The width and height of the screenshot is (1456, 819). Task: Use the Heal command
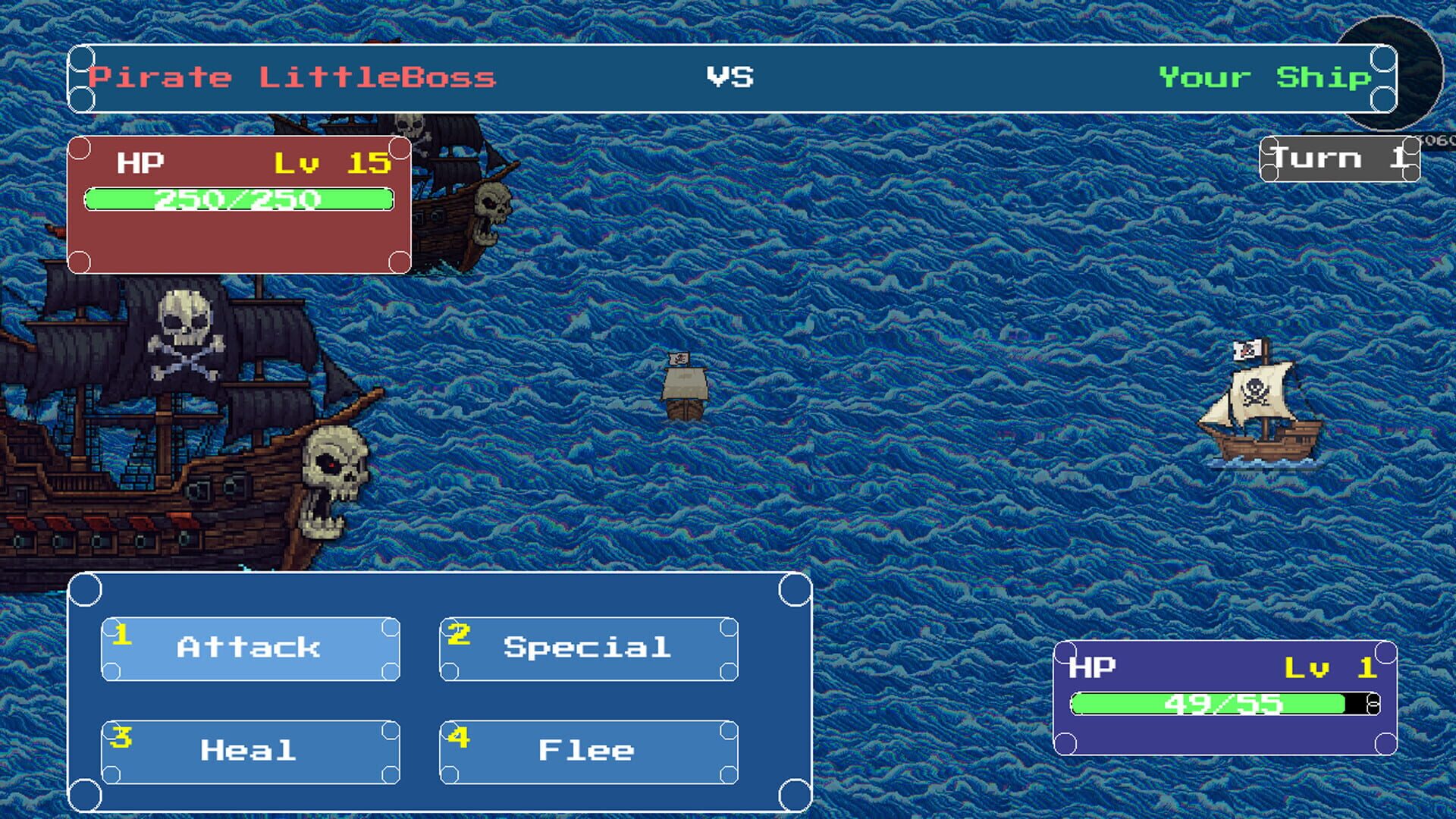pyautogui.click(x=247, y=750)
